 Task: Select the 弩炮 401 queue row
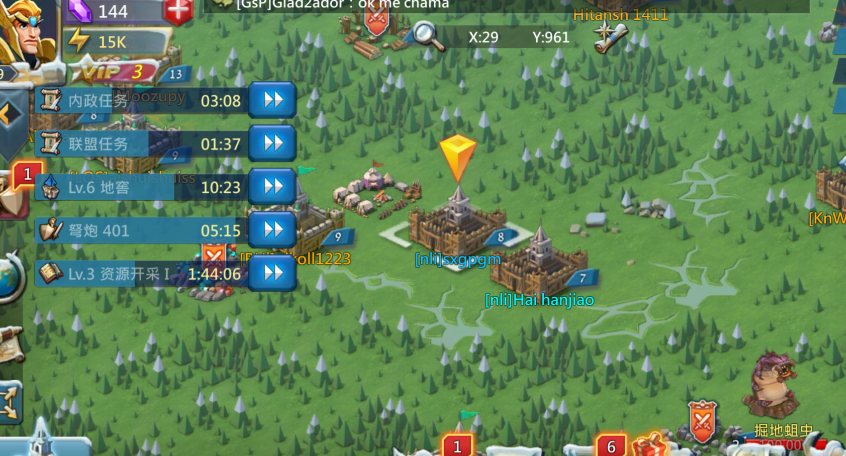click(140, 230)
